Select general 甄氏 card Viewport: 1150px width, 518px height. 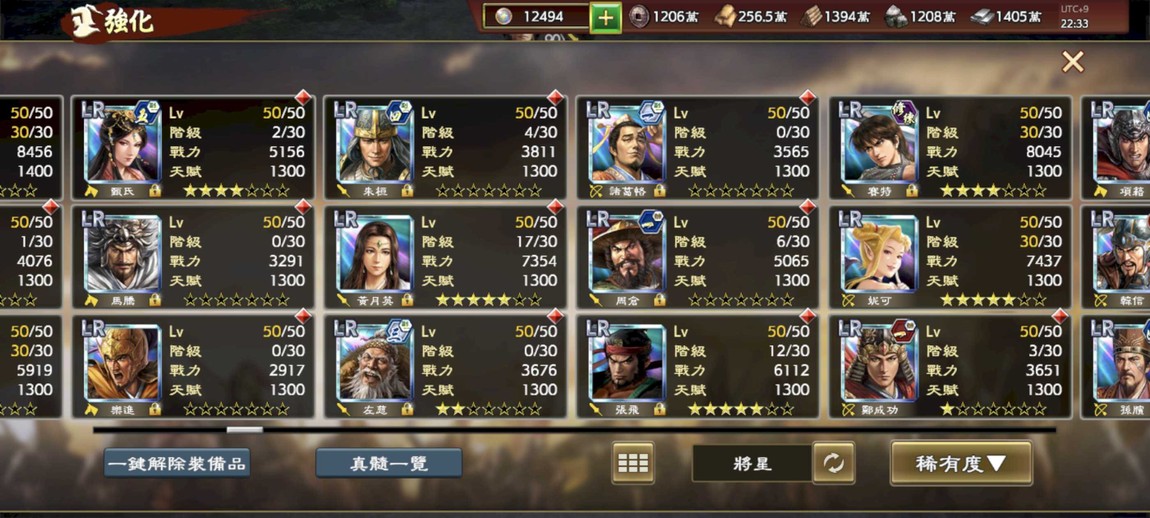pyautogui.click(x=193, y=147)
